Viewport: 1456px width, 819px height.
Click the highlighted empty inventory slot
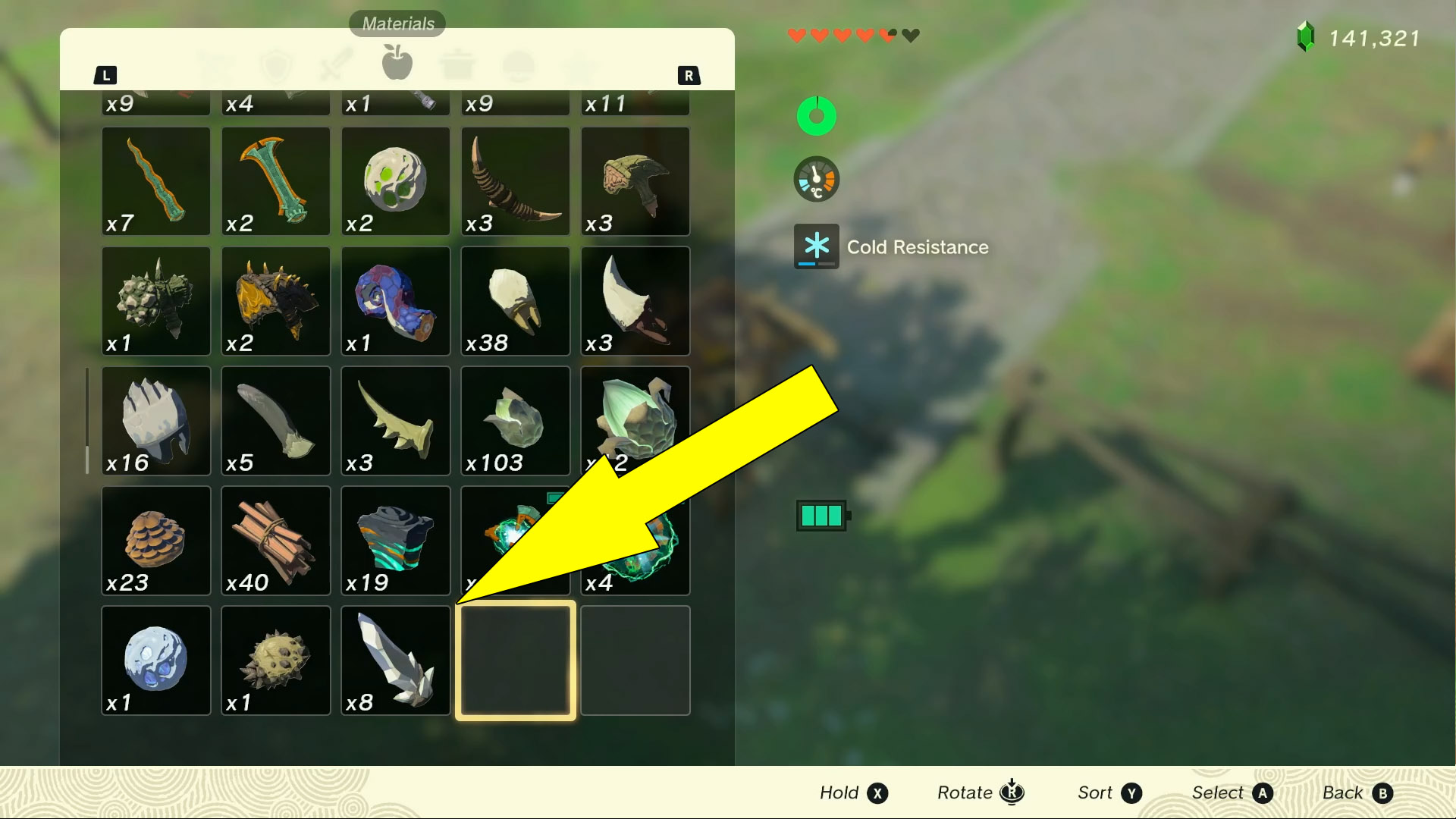(515, 660)
